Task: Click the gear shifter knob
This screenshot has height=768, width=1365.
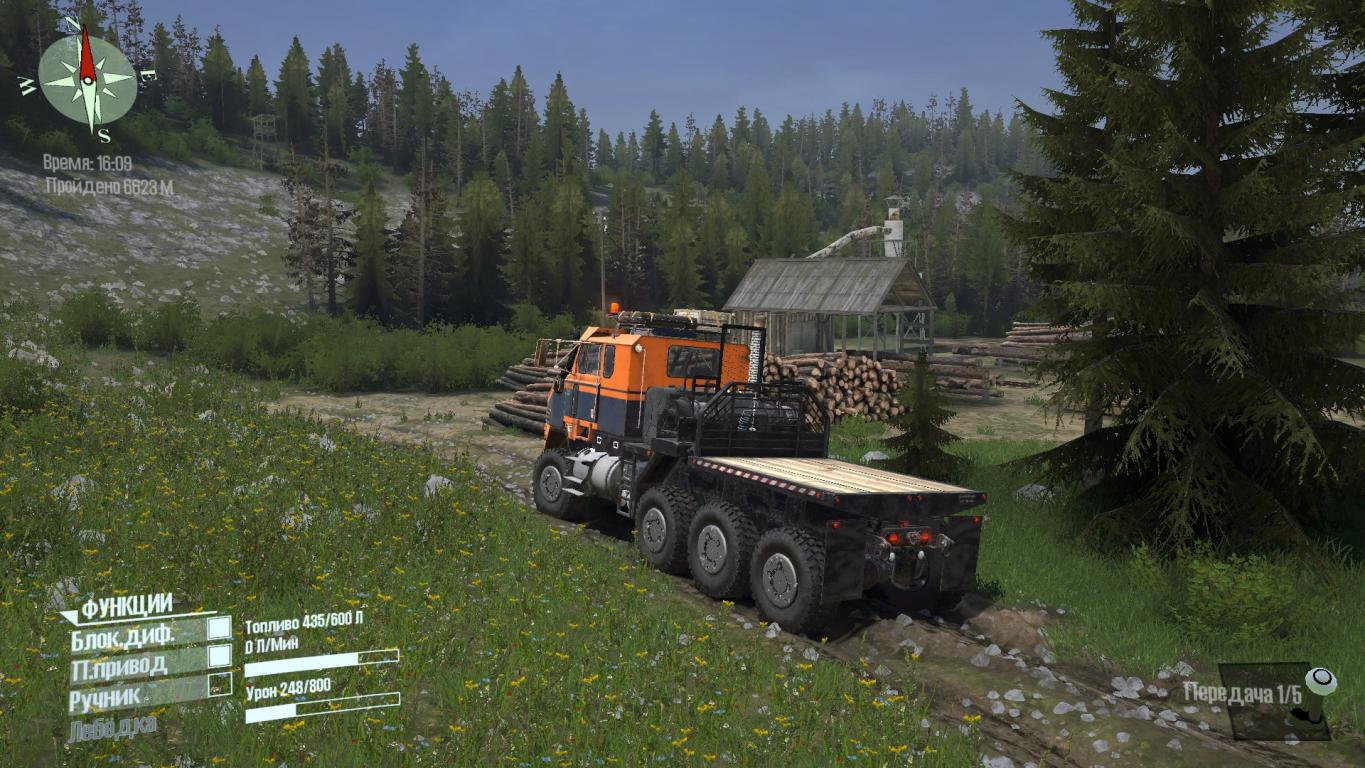Action: click(1321, 682)
